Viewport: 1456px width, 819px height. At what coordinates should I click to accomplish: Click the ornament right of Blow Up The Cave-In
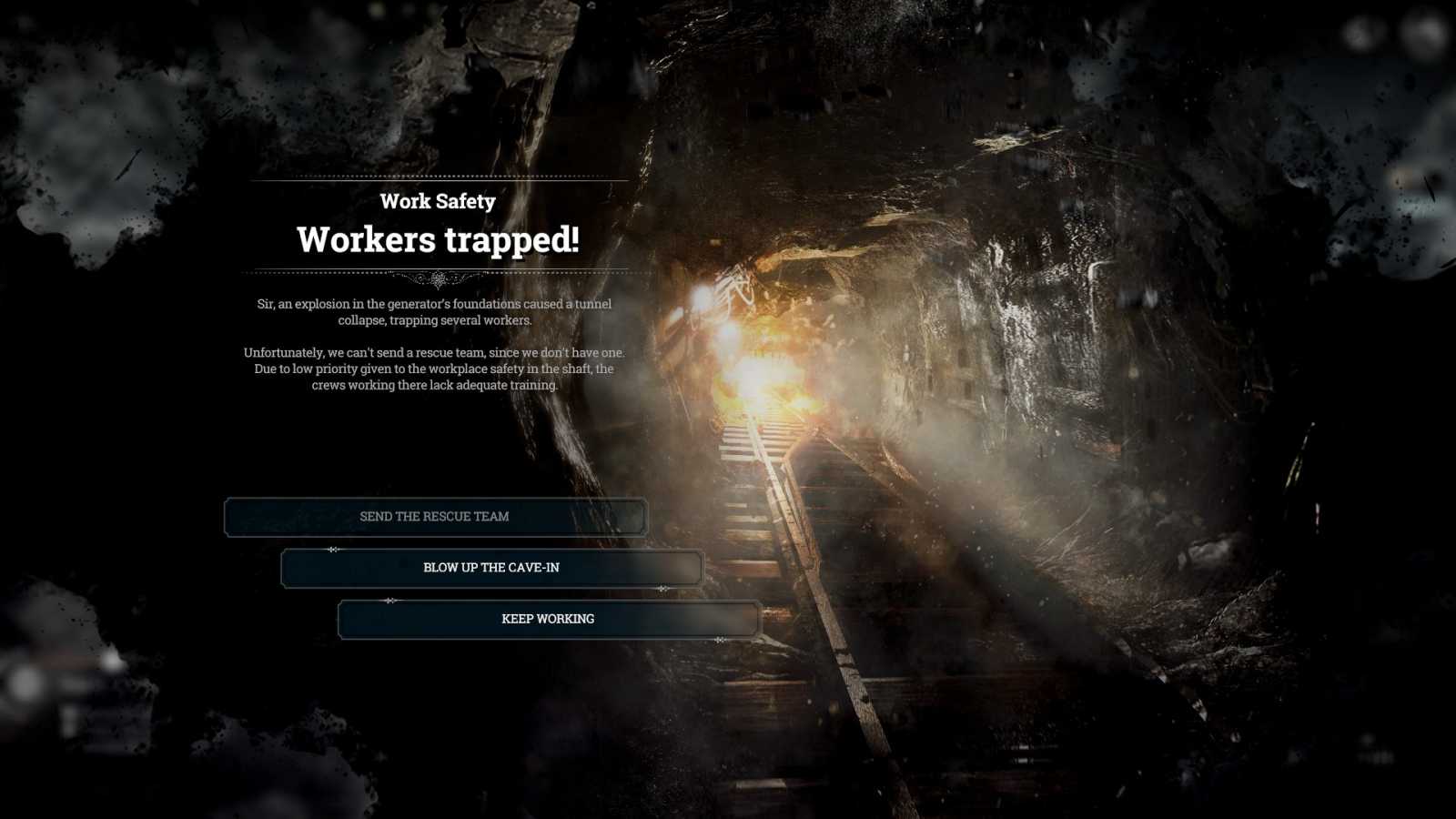tap(661, 589)
